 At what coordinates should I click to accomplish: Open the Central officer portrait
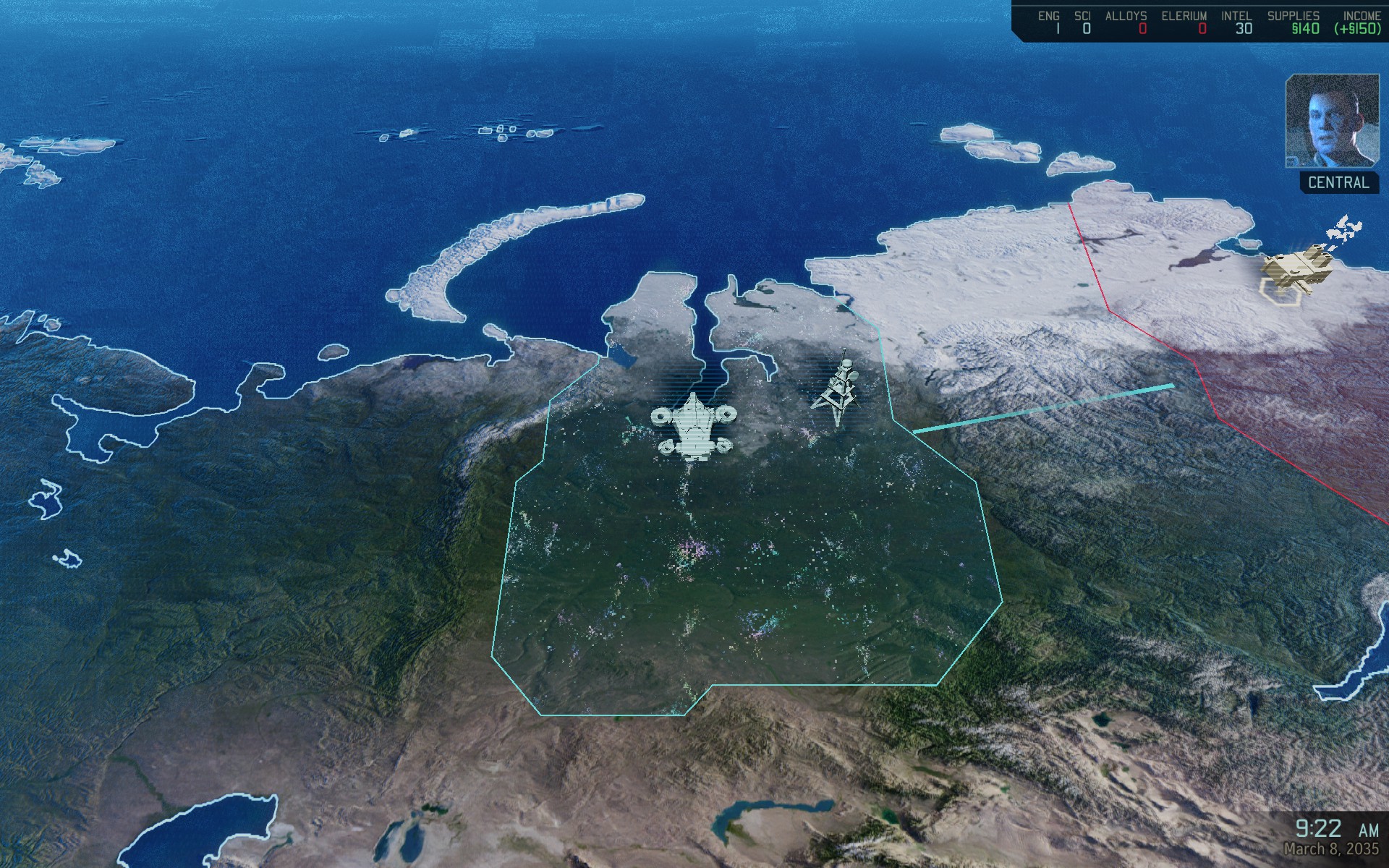(1331, 121)
